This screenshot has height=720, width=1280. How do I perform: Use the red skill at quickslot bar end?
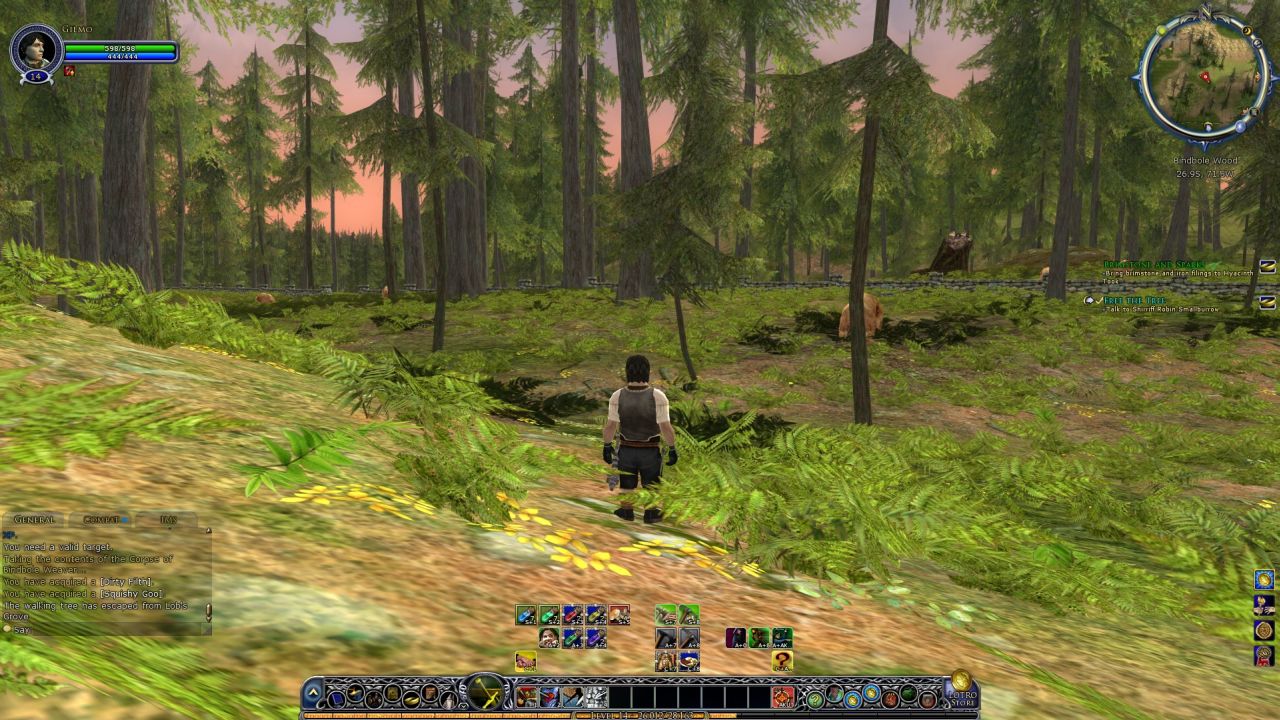783,697
